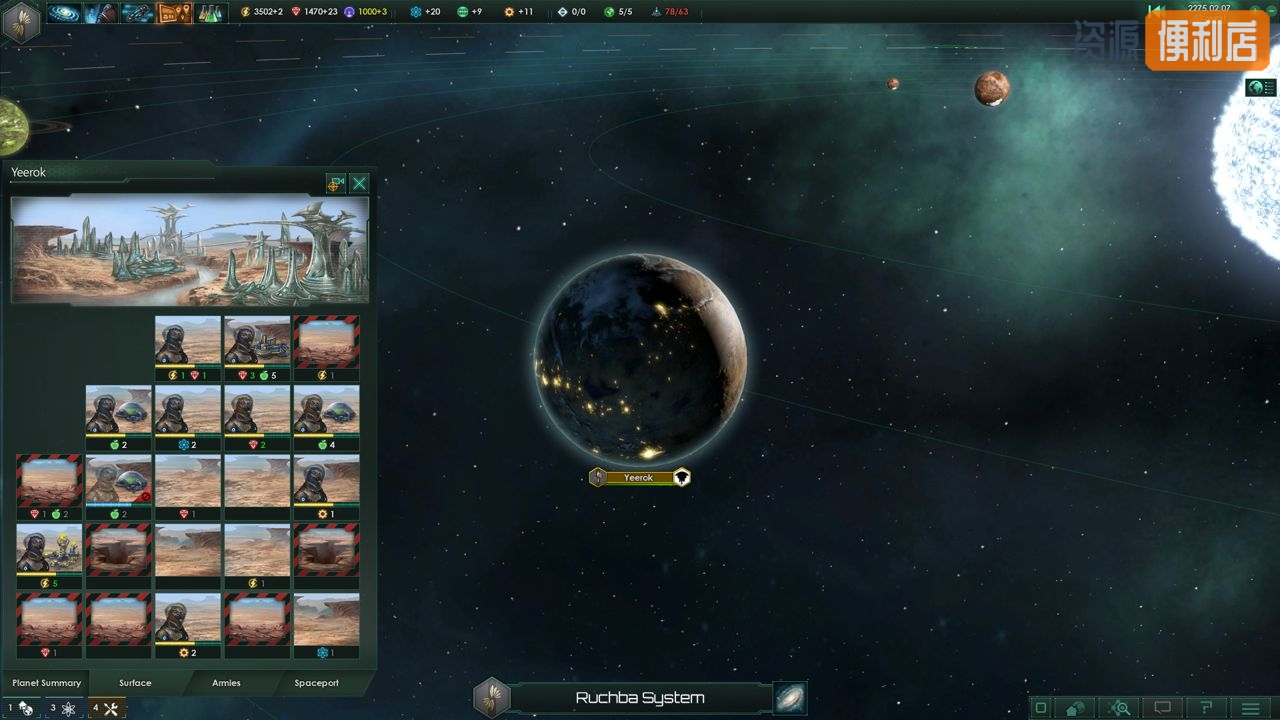Image resolution: width=1280 pixels, height=720 pixels.
Task: Close the Yeerok planet panel
Action: (x=359, y=183)
